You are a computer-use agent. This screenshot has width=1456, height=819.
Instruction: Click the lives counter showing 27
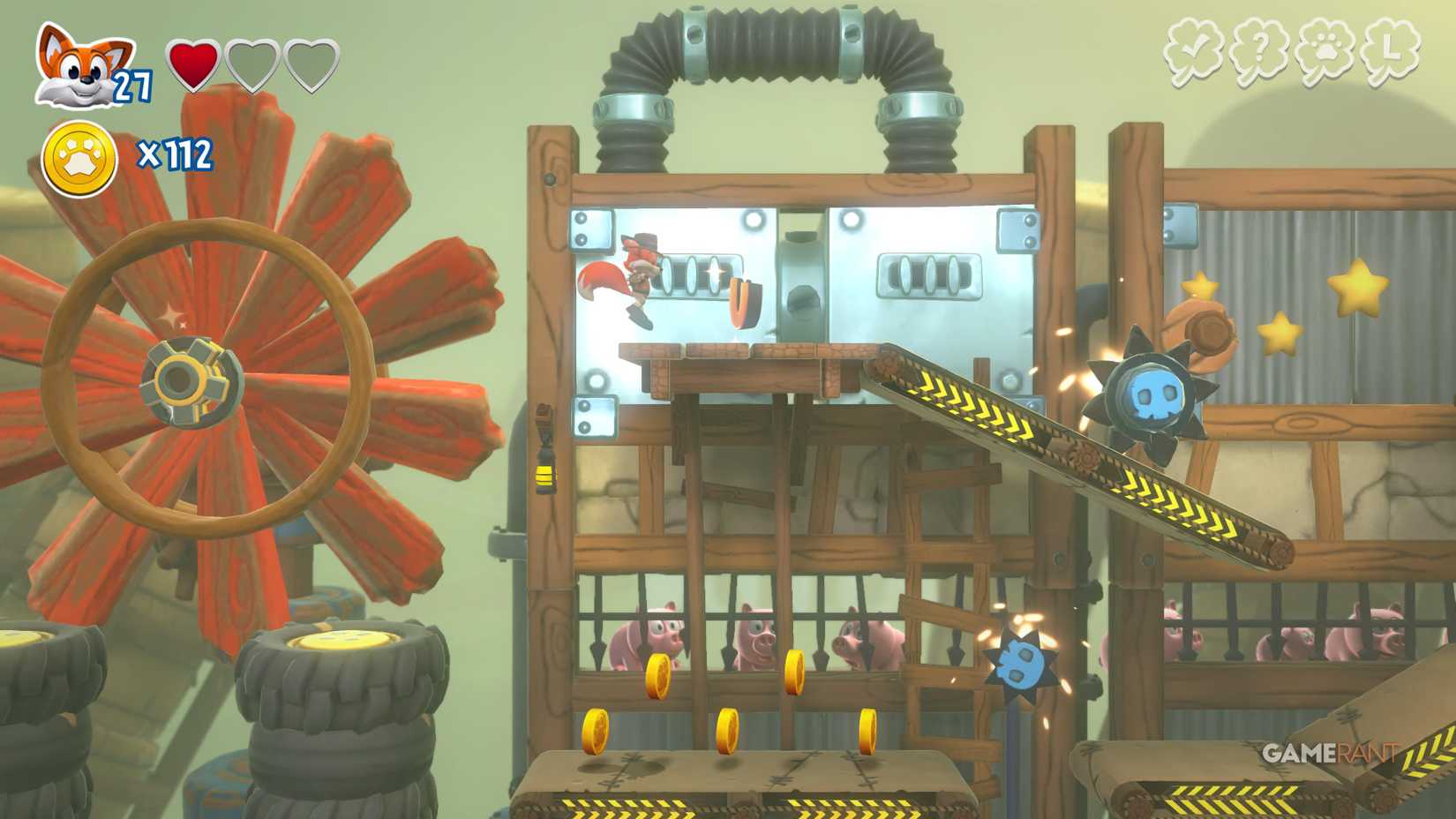pyautogui.click(x=131, y=86)
